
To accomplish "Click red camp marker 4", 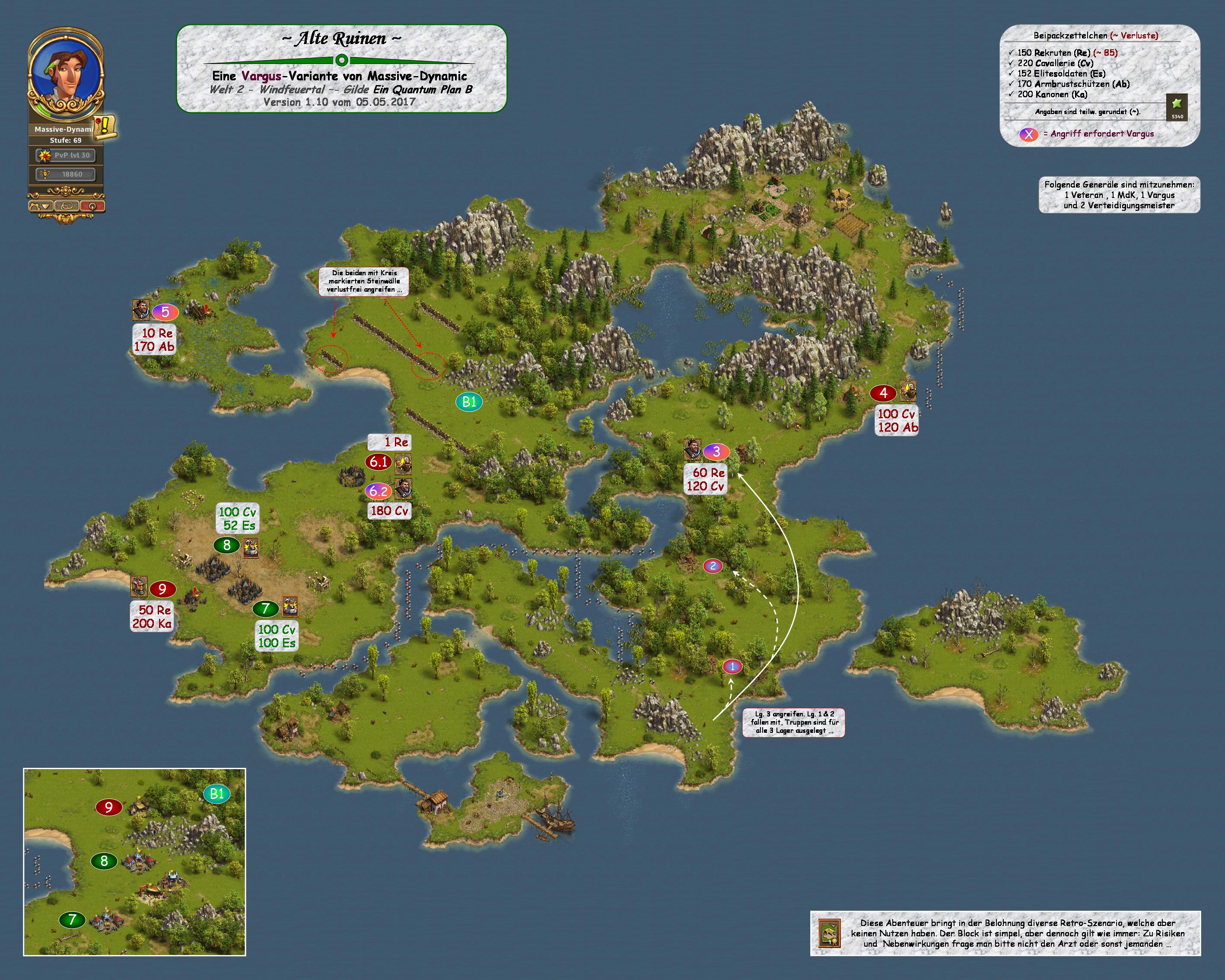I will pos(883,393).
